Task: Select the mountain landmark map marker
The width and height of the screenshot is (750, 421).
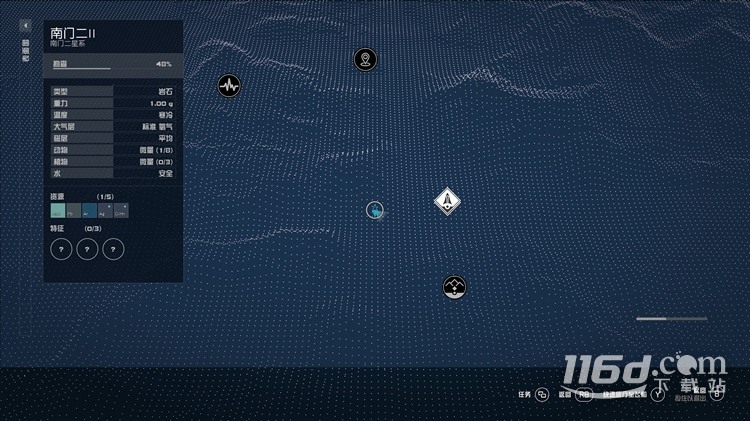Action: point(455,288)
